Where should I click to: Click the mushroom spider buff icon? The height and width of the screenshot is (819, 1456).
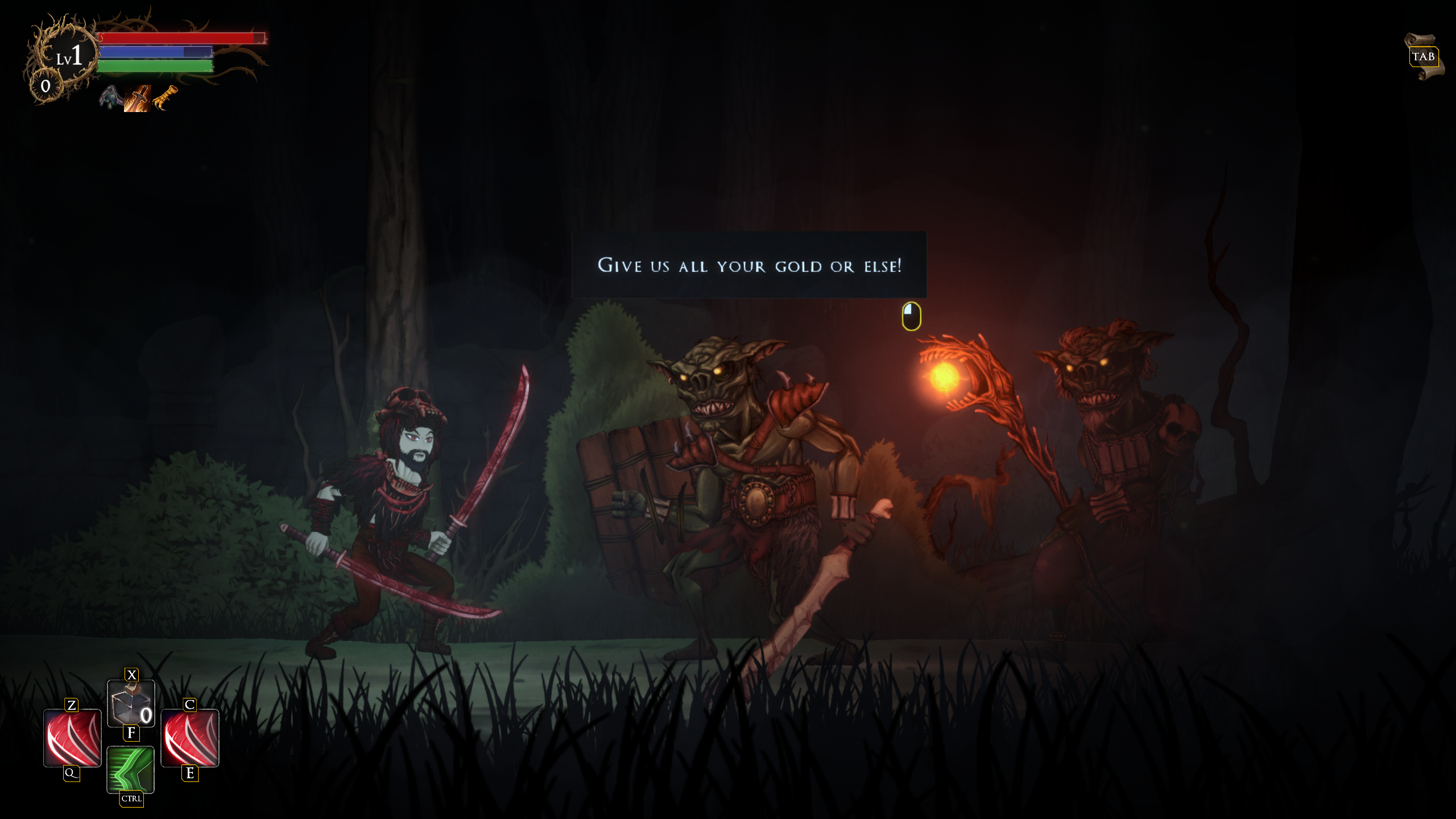point(110,98)
